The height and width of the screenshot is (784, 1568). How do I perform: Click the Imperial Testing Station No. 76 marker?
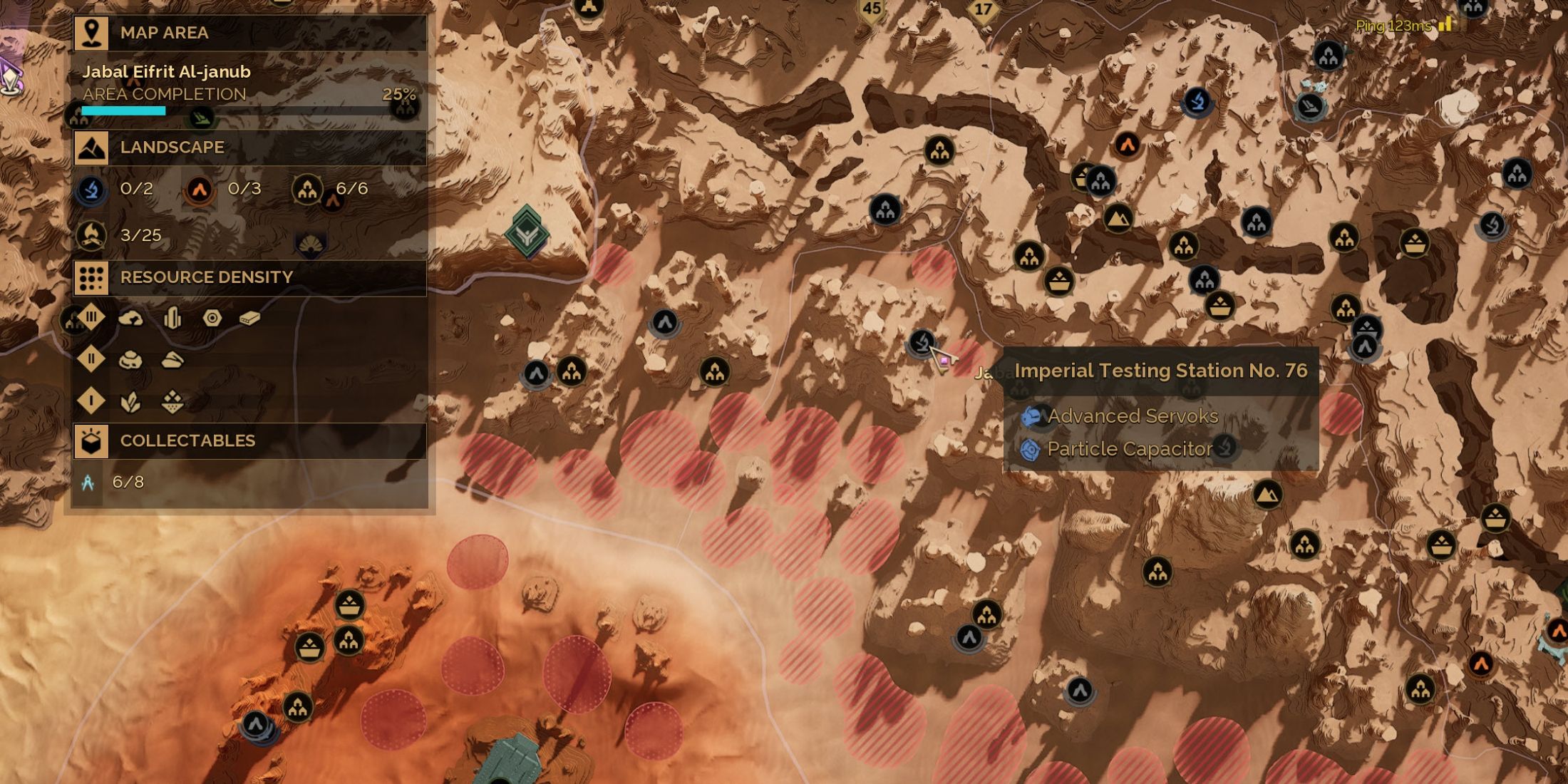pyautogui.click(x=922, y=341)
